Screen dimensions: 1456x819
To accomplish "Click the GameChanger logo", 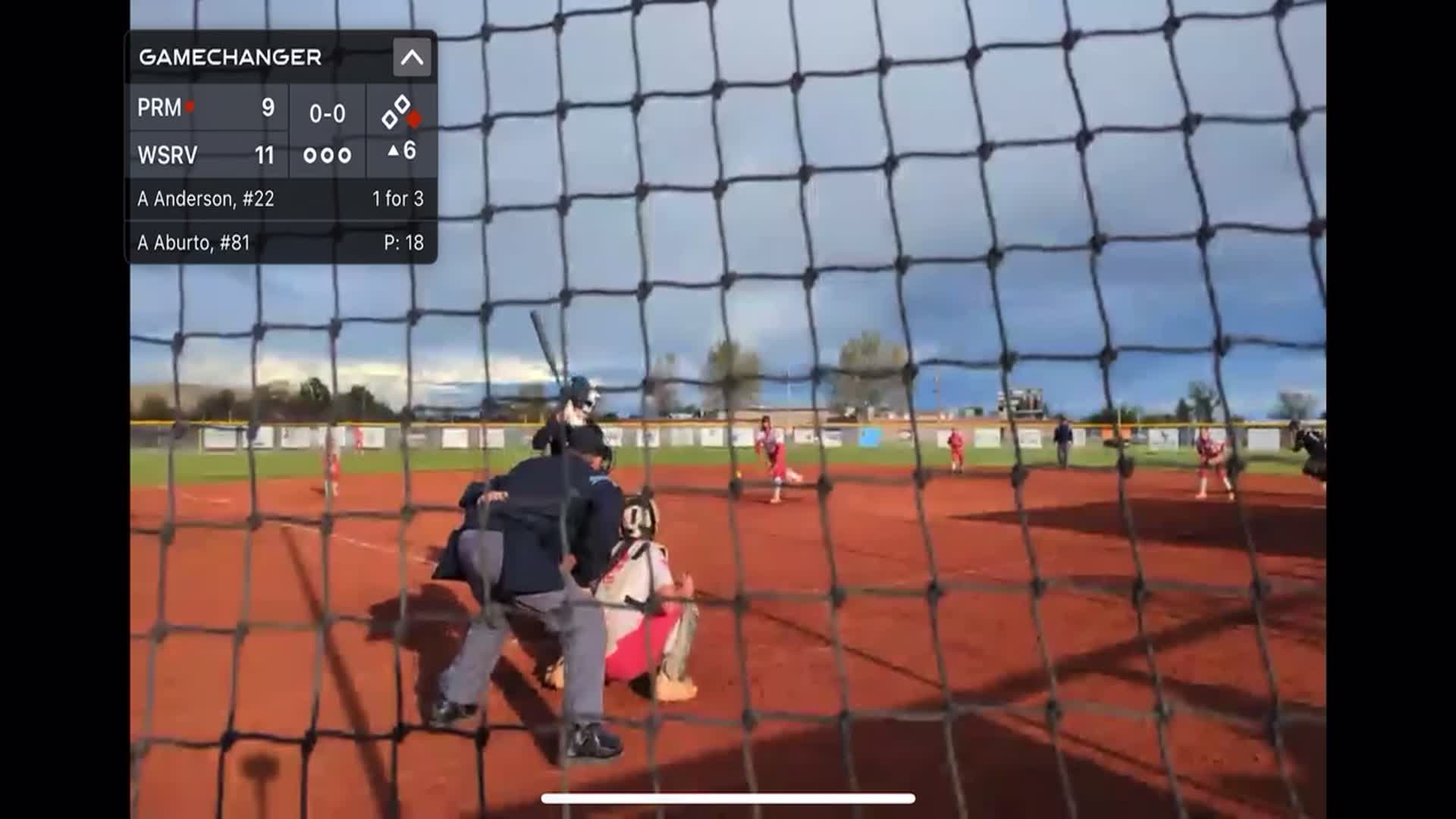I will pos(227,56).
